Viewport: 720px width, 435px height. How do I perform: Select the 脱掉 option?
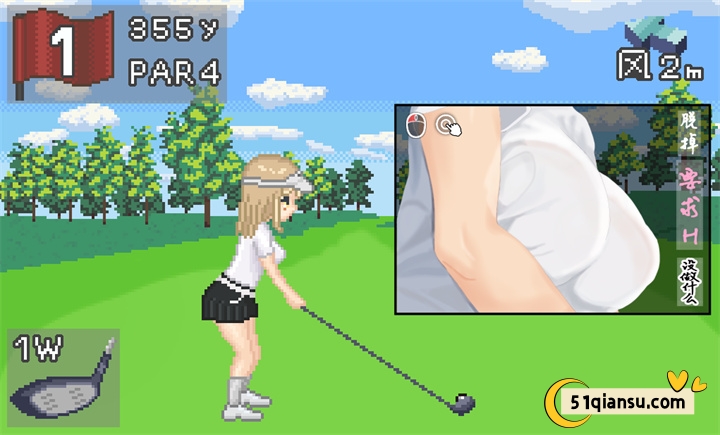tap(689, 134)
